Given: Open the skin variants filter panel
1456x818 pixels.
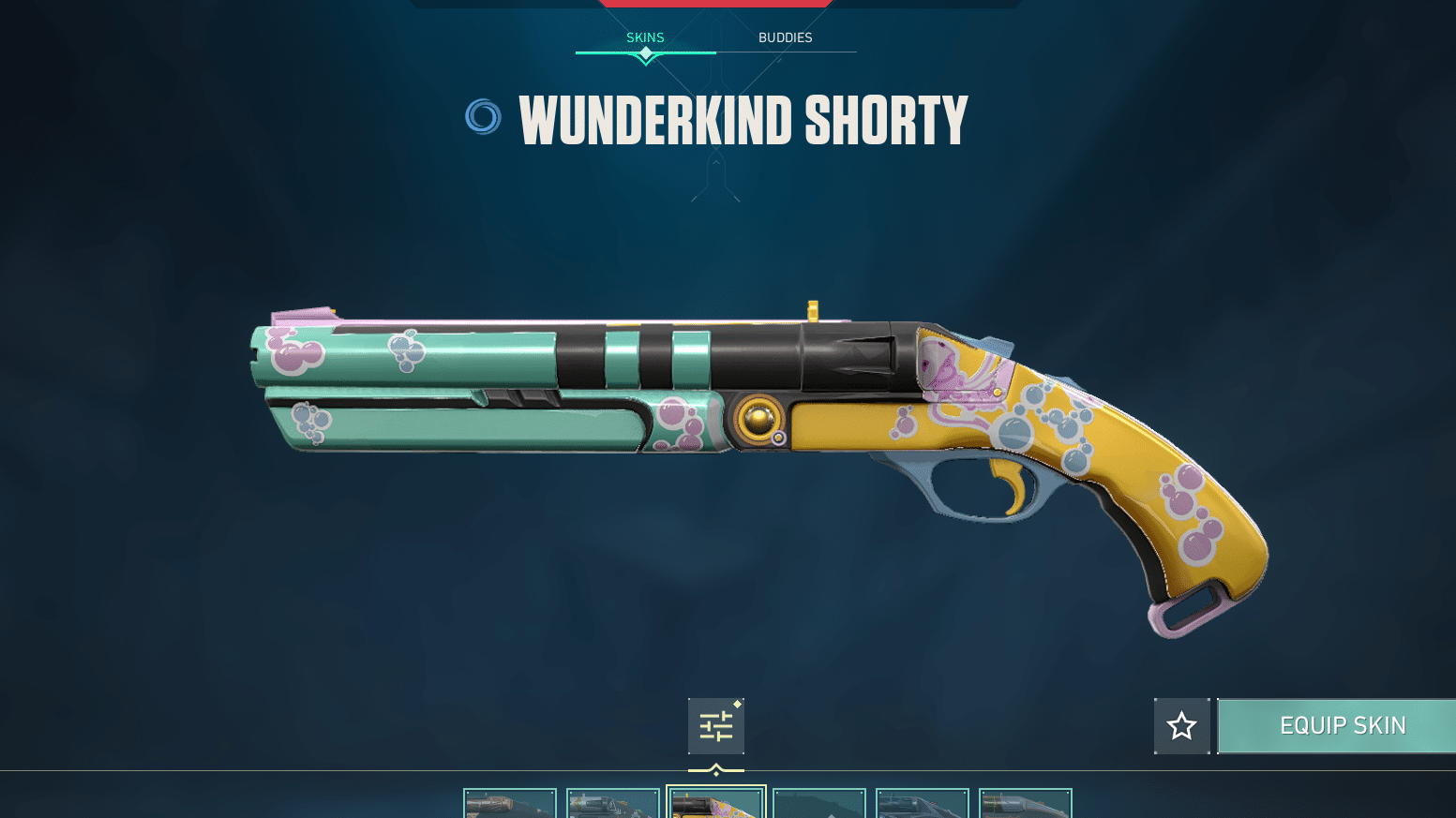Looking at the screenshot, I should coord(715,726).
